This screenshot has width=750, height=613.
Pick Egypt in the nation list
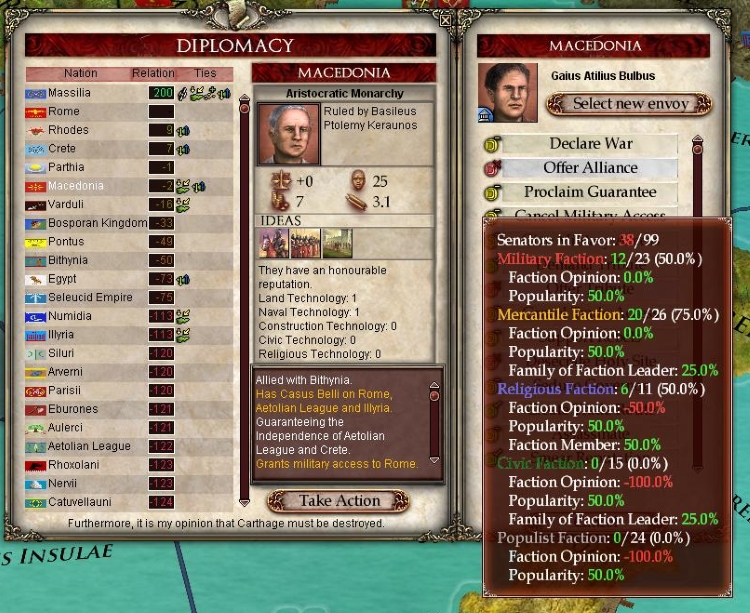coord(65,279)
